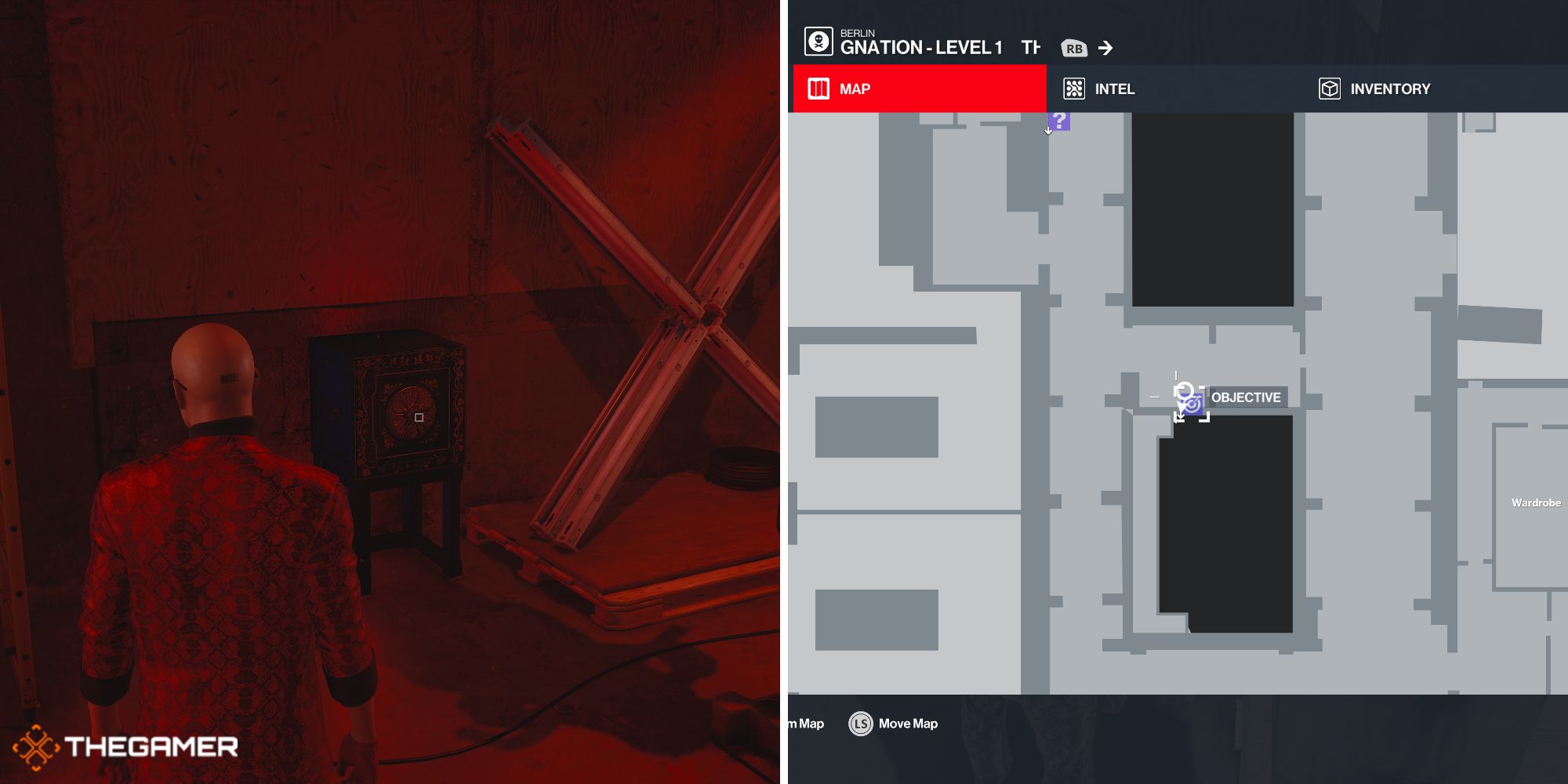
Task: Click the small arrow above the question mark marker
Action: (x=1047, y=131)
